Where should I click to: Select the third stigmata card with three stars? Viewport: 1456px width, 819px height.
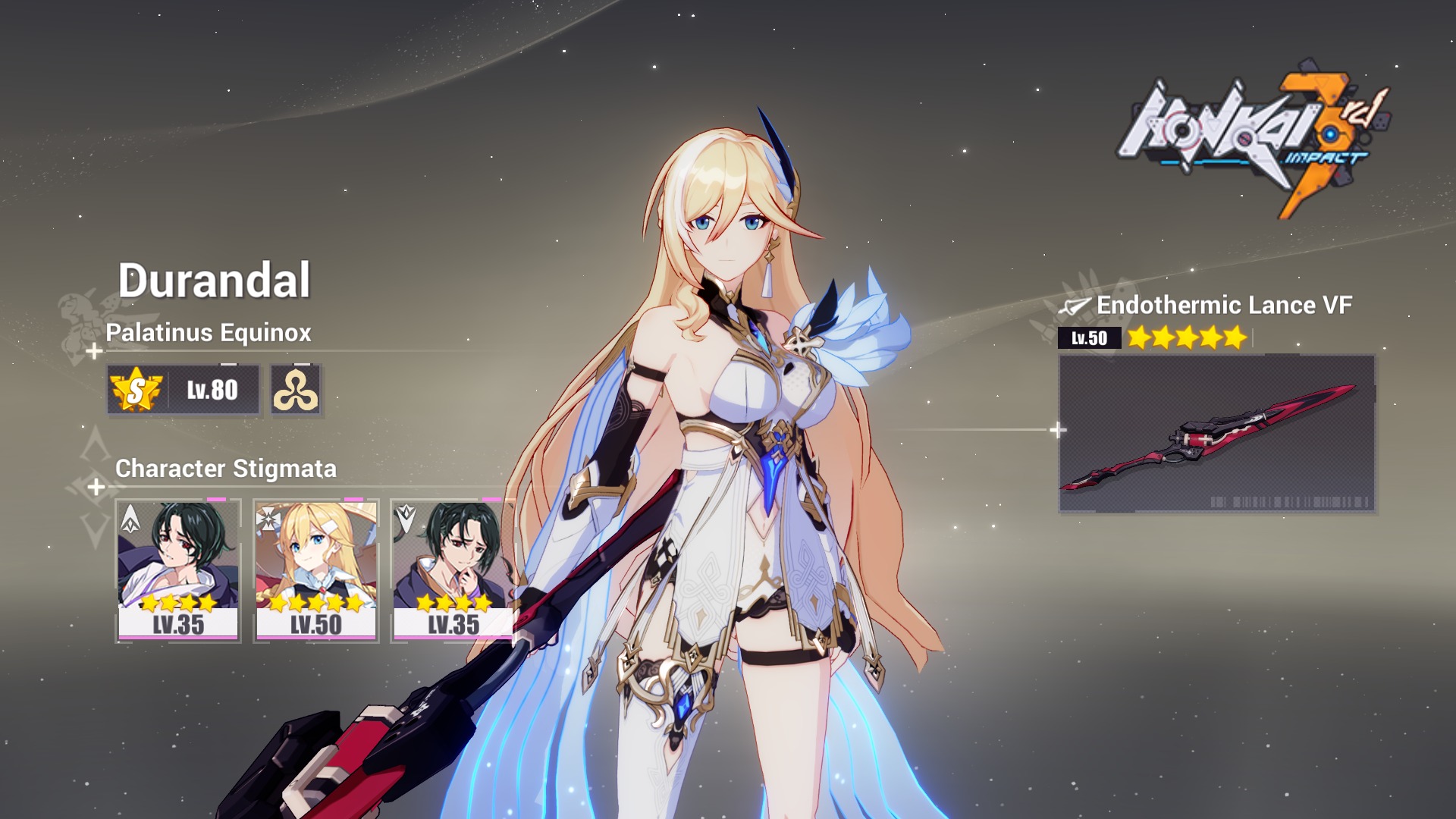[x=453, y=570]
